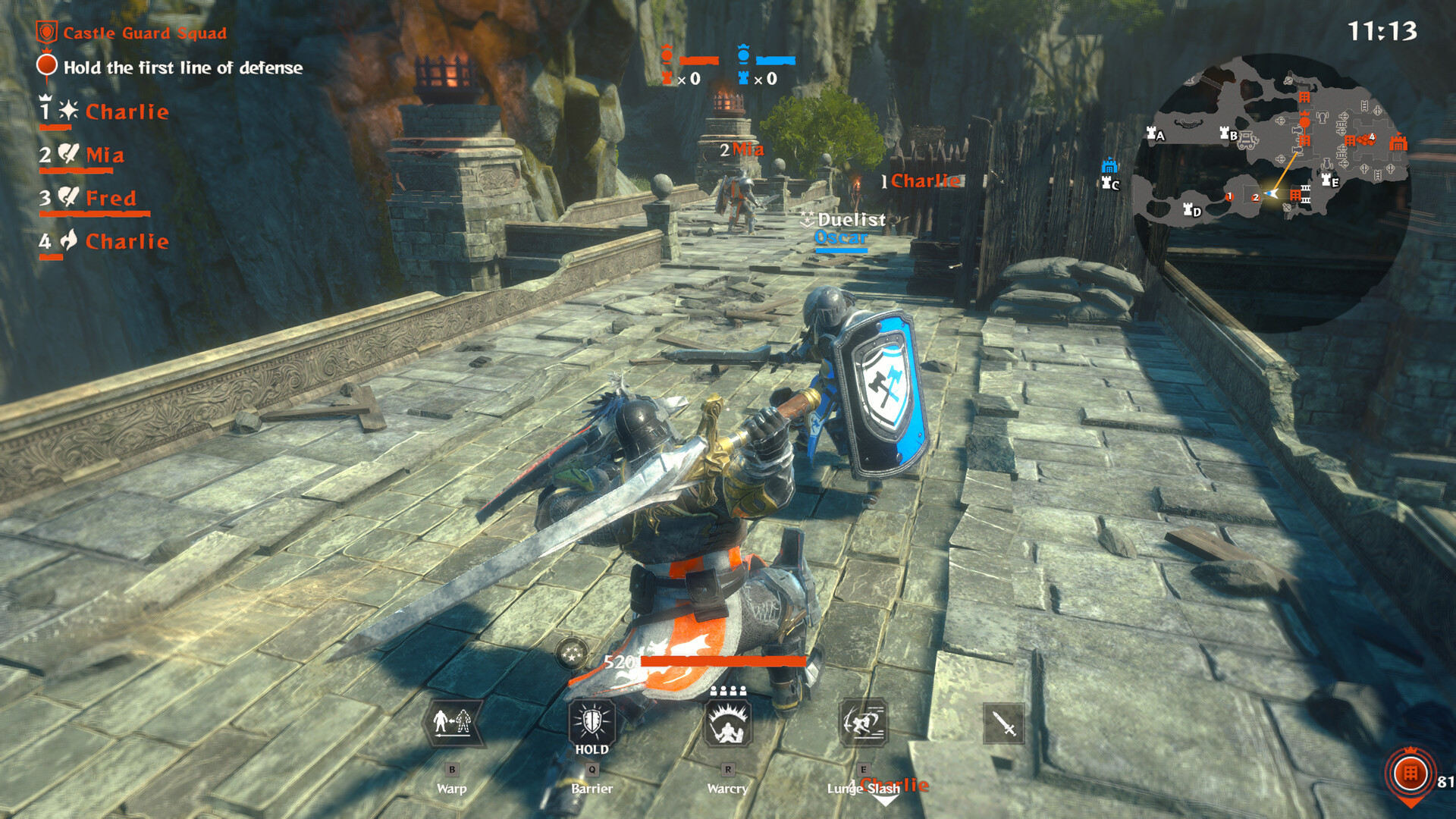
Task: Expand capture point 2 marker on the minimap
Action: tap(1256, 198)
